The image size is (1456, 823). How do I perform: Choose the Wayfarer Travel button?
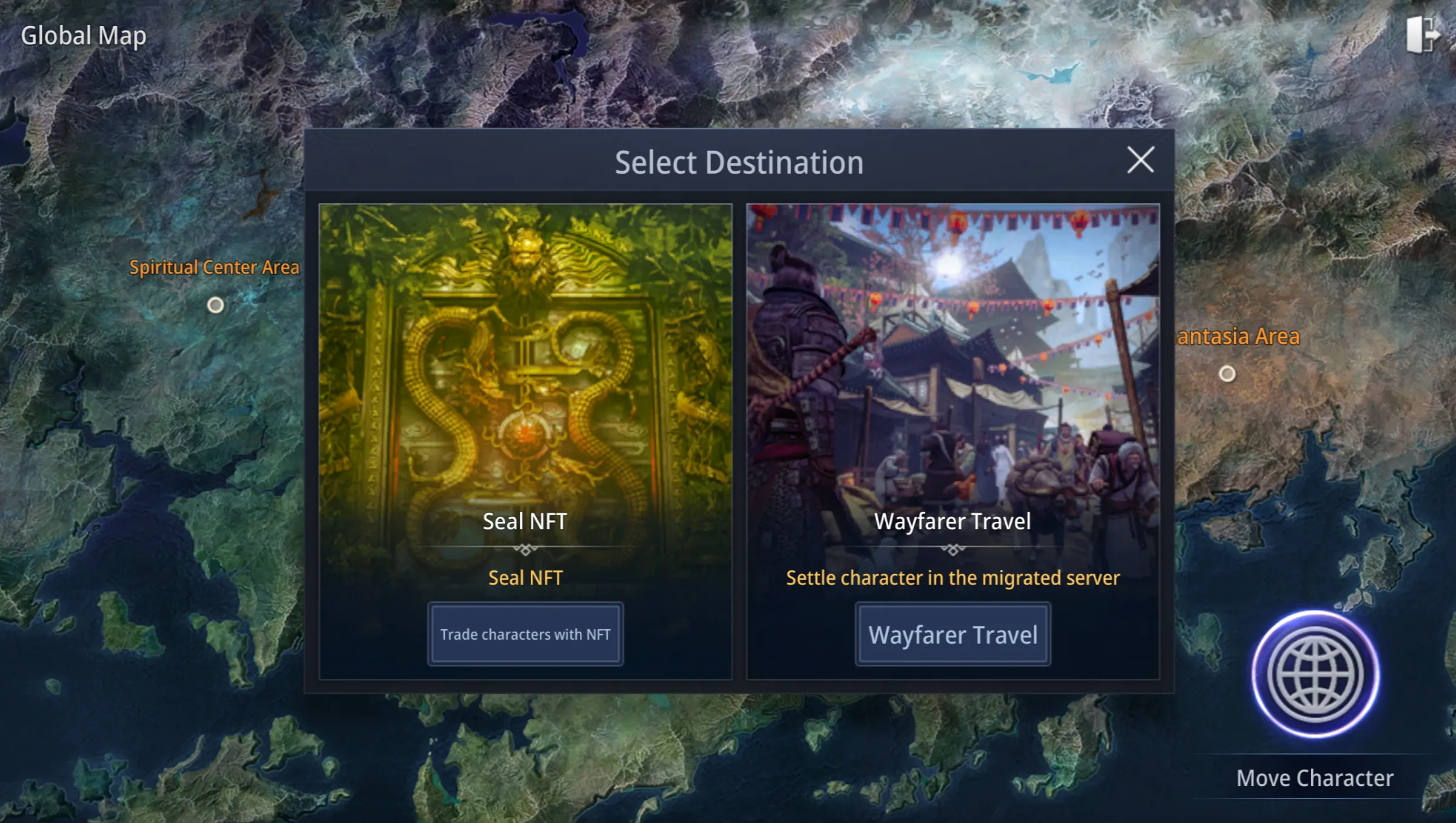tap(952, 634)
